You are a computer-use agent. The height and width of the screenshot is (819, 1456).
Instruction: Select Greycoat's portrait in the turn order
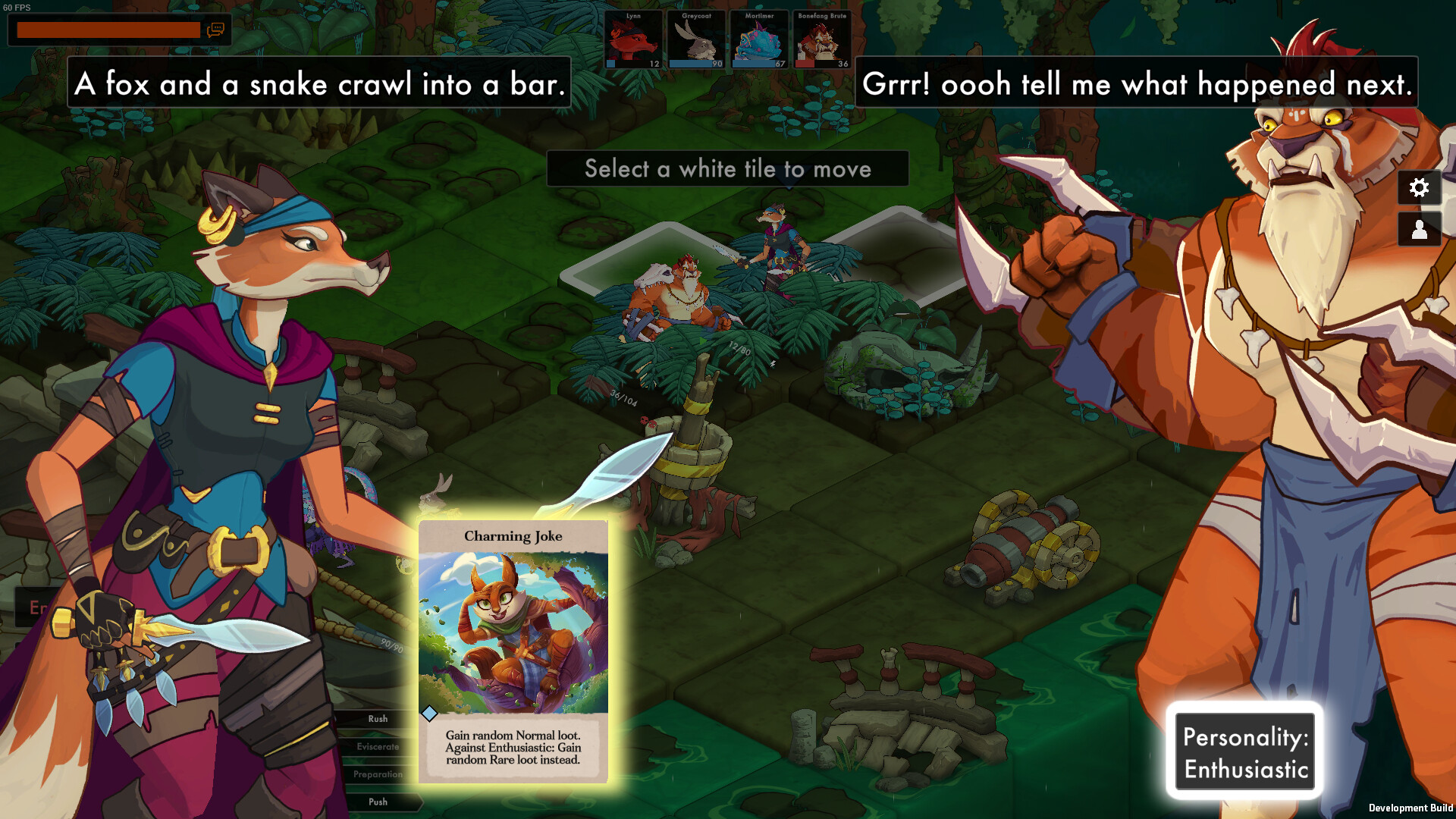coord(695,39)
